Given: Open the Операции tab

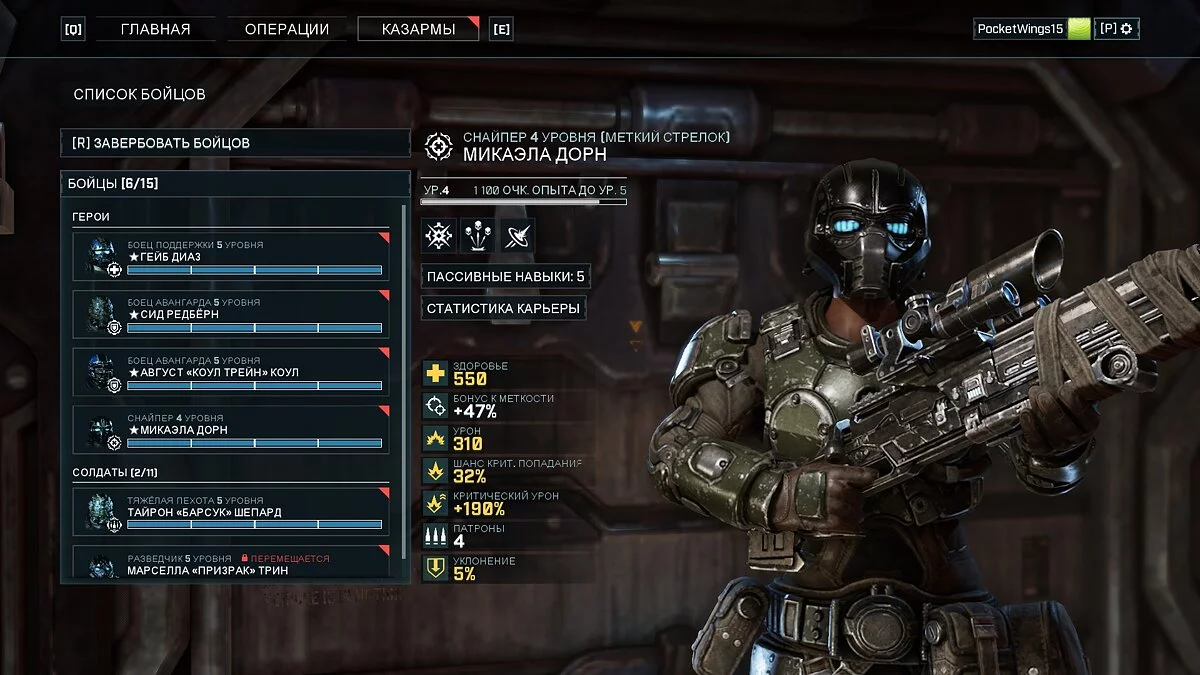Looking at the screenshot, I should point(285,29).
